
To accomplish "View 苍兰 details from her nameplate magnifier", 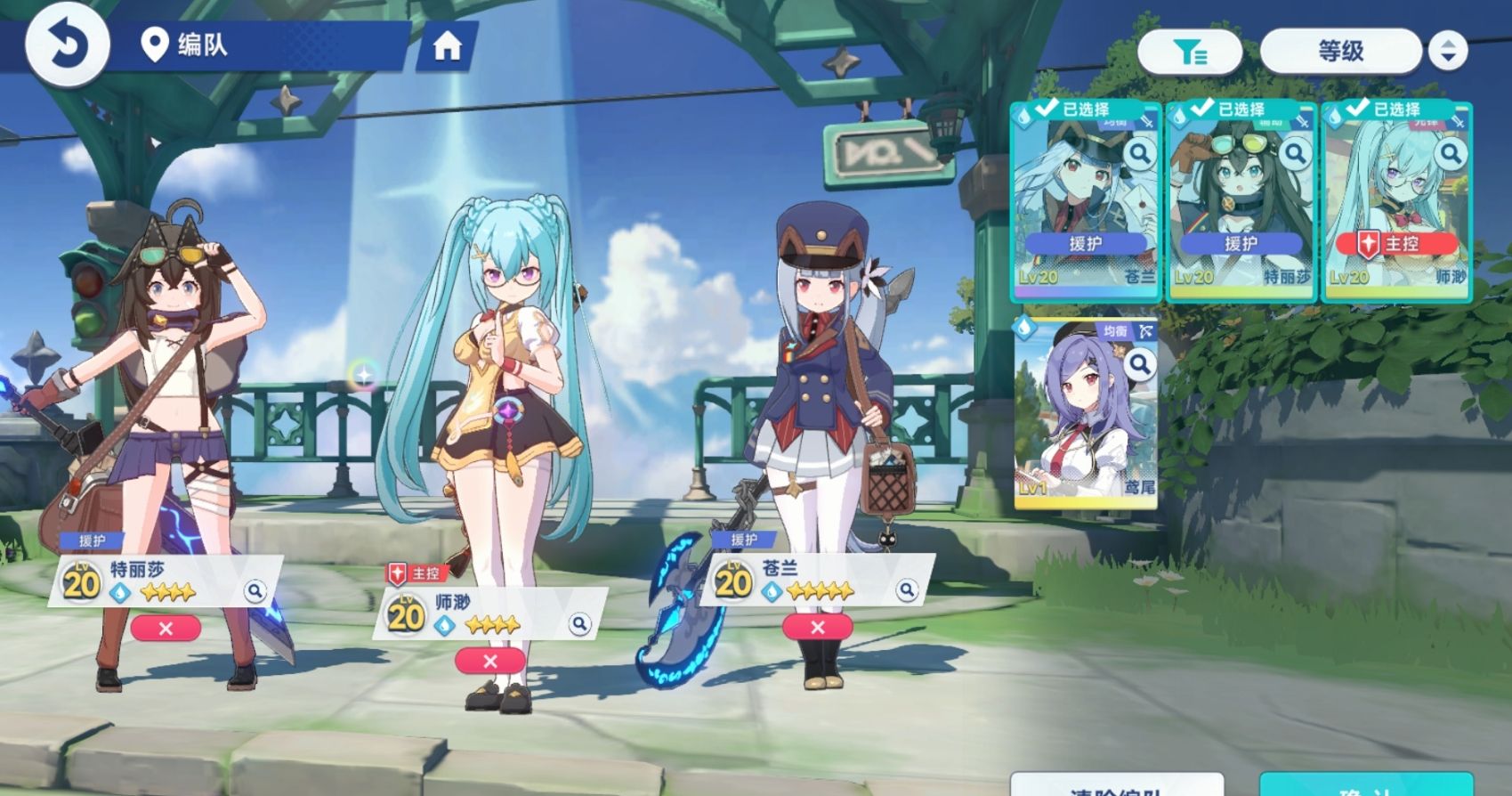I will click(906, 589).
